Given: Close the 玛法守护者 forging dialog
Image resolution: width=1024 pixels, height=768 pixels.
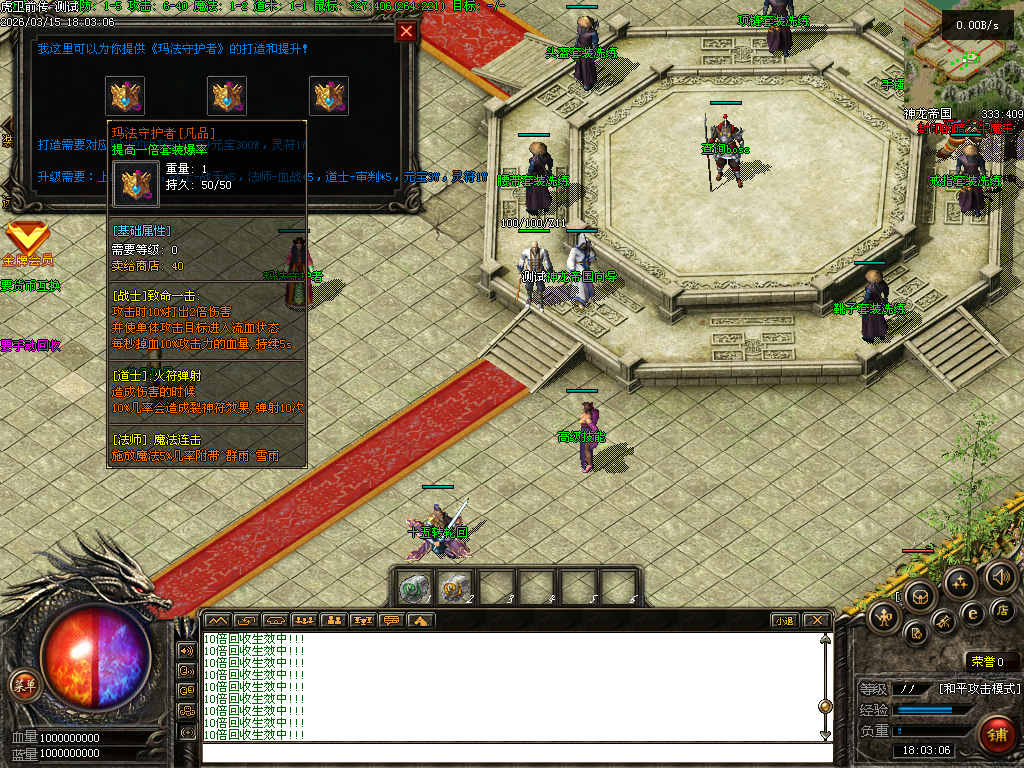Looking at the screenshot, I should pos(406,31).
